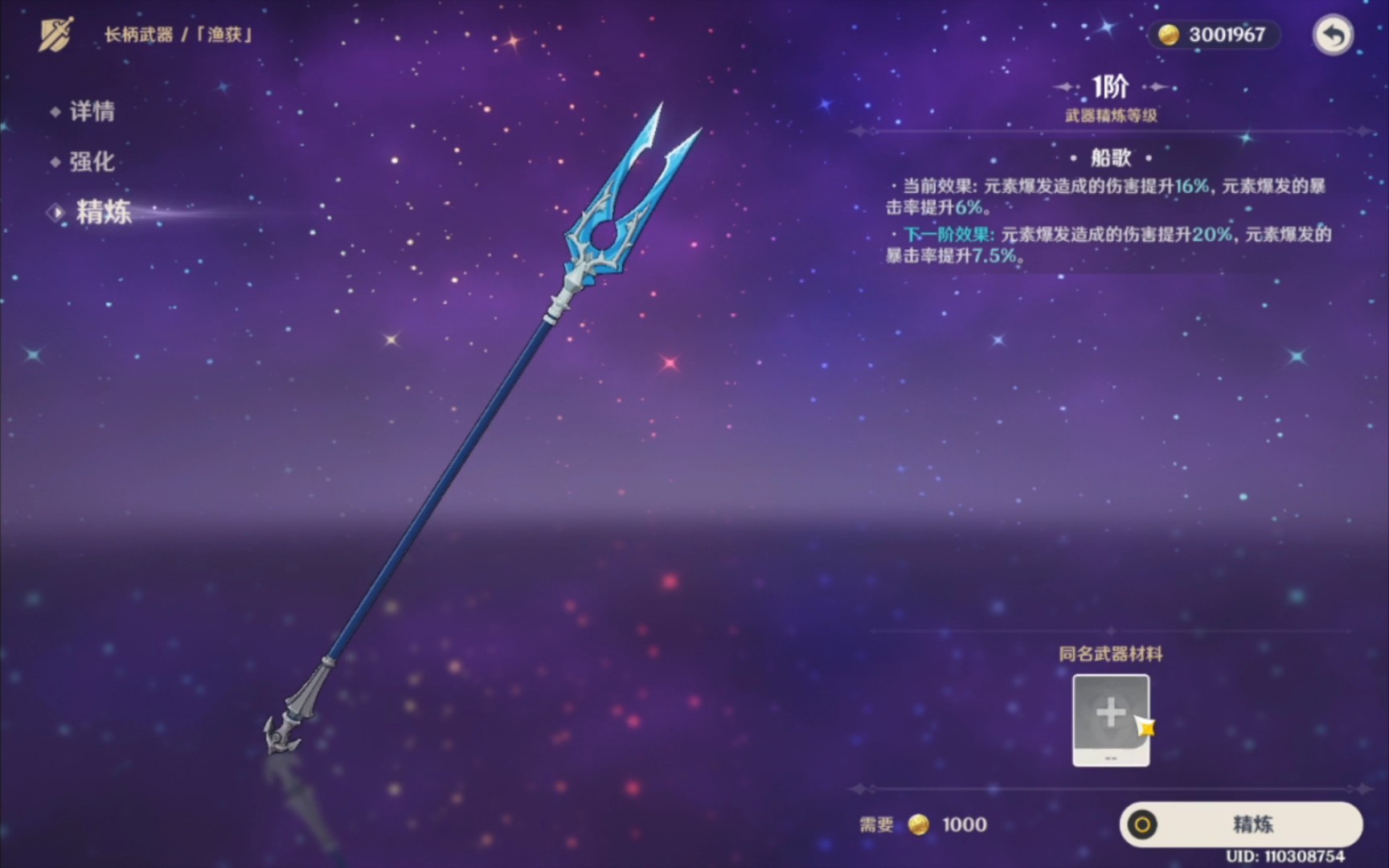The width and height of the screenshot is (1389, 868).
Task: Switch to the 强化 enhancement tab
Action: coord(91,163)
